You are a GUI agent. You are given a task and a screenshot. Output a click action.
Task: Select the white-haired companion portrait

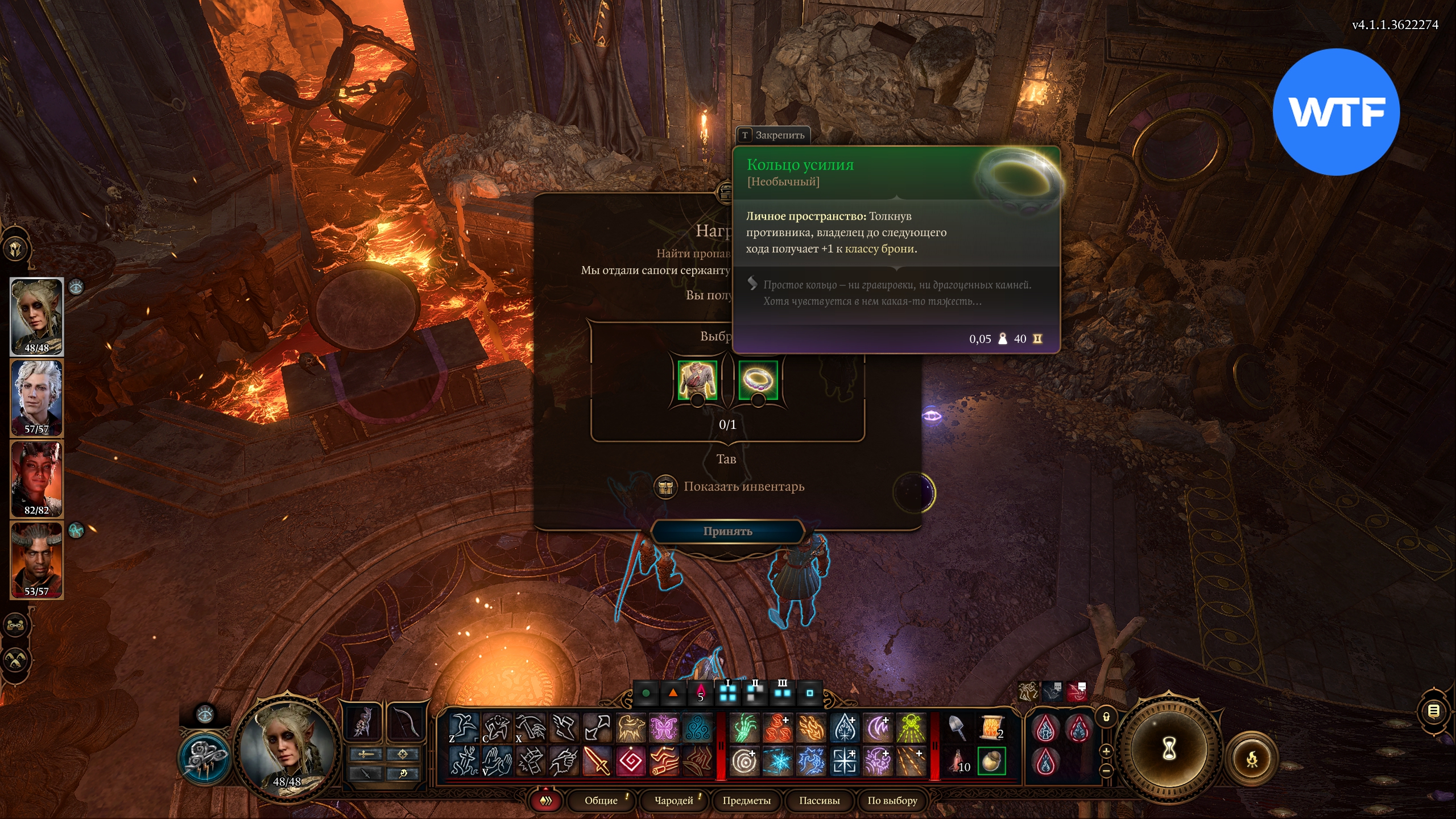coord(37,398)
